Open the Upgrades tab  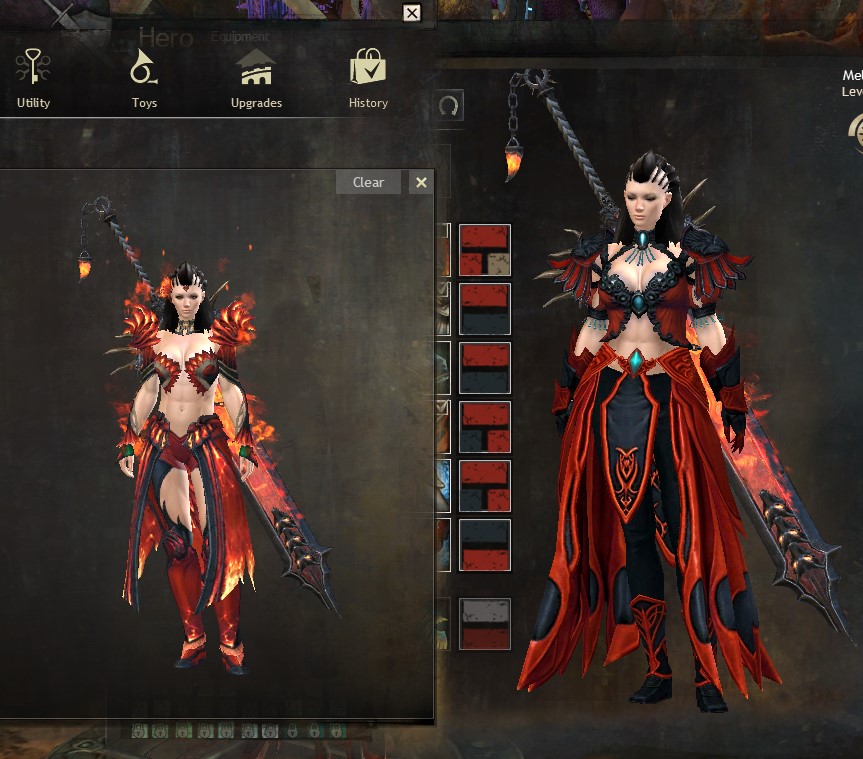[256, 79]
